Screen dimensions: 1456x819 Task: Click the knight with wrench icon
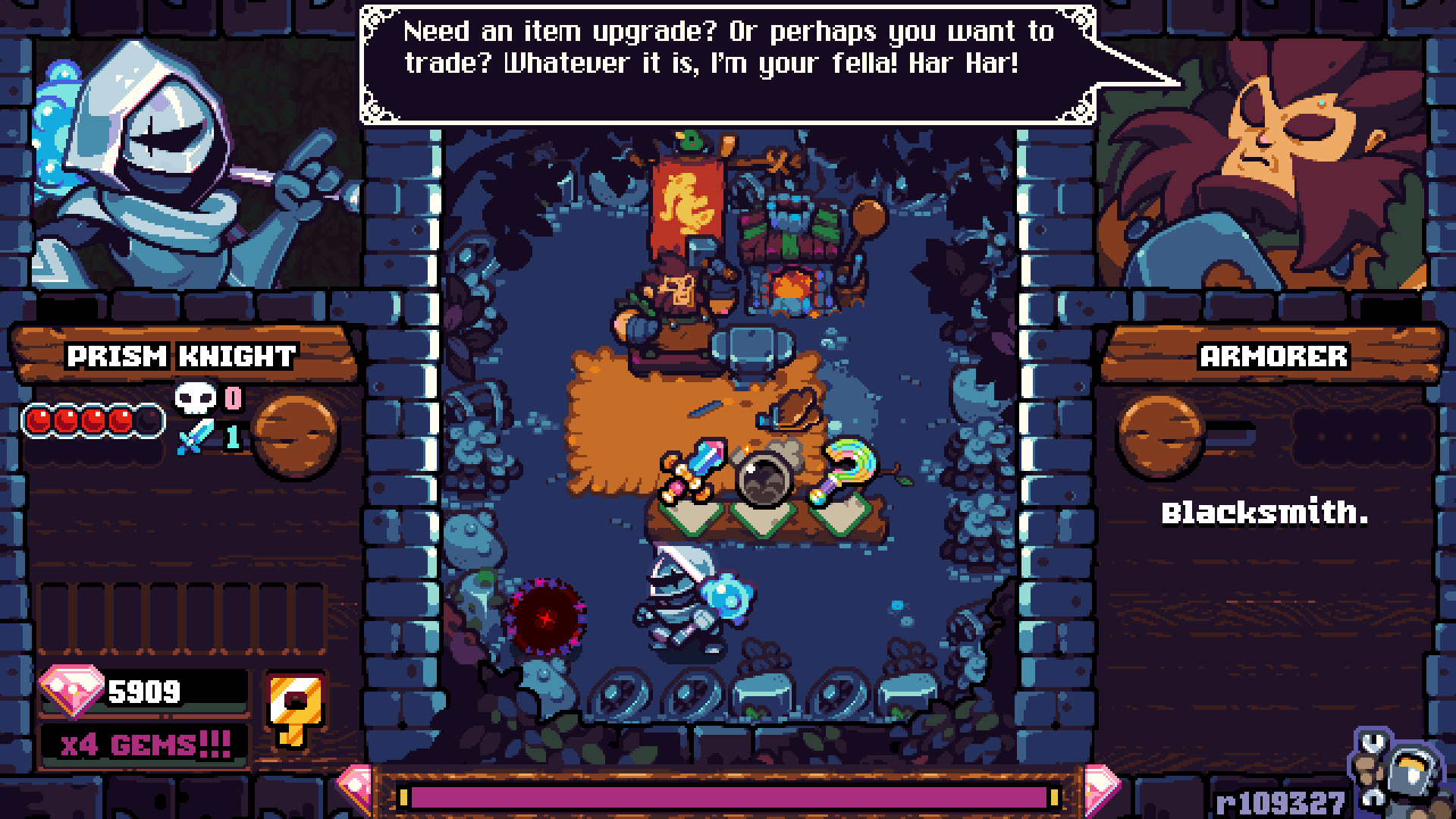[1400, 775]
